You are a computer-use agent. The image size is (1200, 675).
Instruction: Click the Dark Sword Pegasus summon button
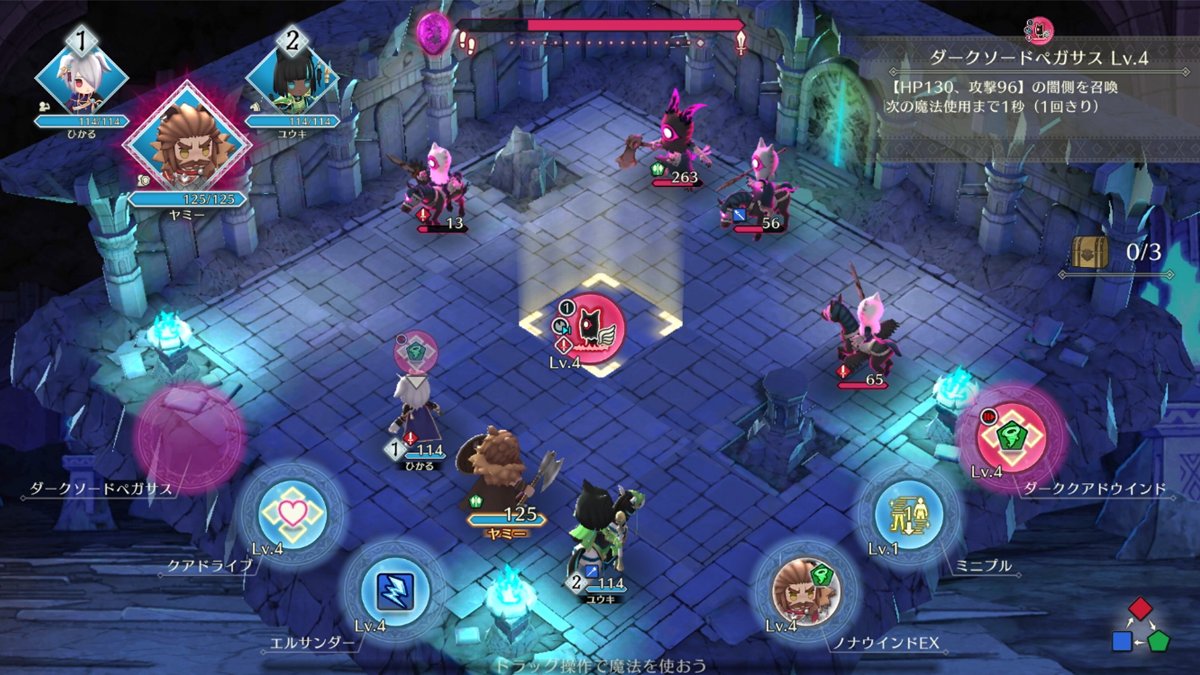click(189, 439)
